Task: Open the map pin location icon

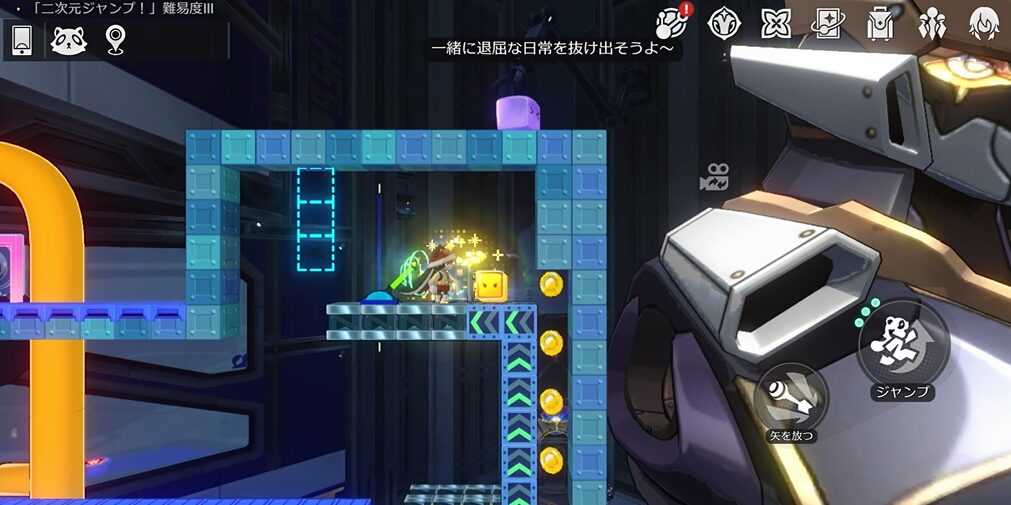Action: [x=116, y=40]
